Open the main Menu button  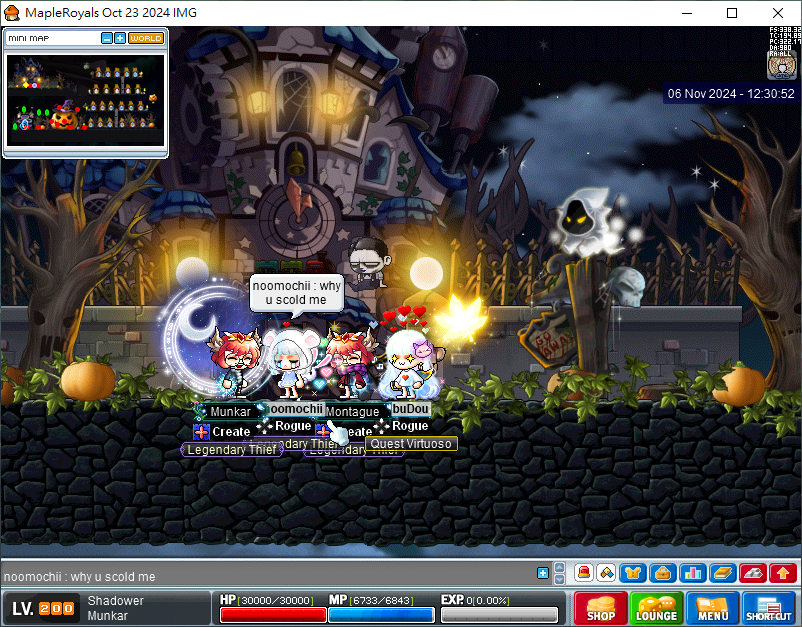click(713, 608)
